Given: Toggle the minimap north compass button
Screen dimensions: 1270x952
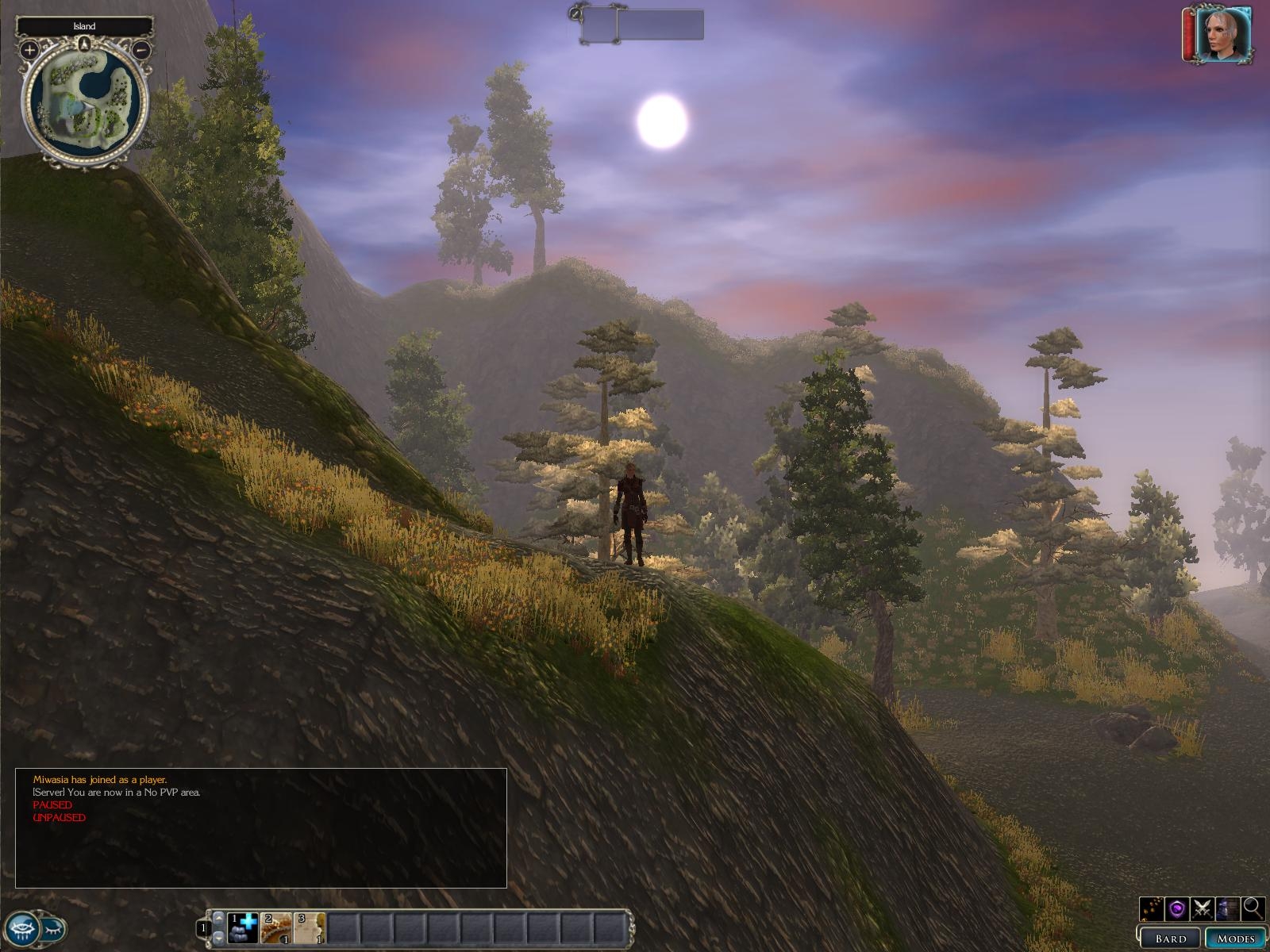Looking at the screenshot, I should point(84,43).
